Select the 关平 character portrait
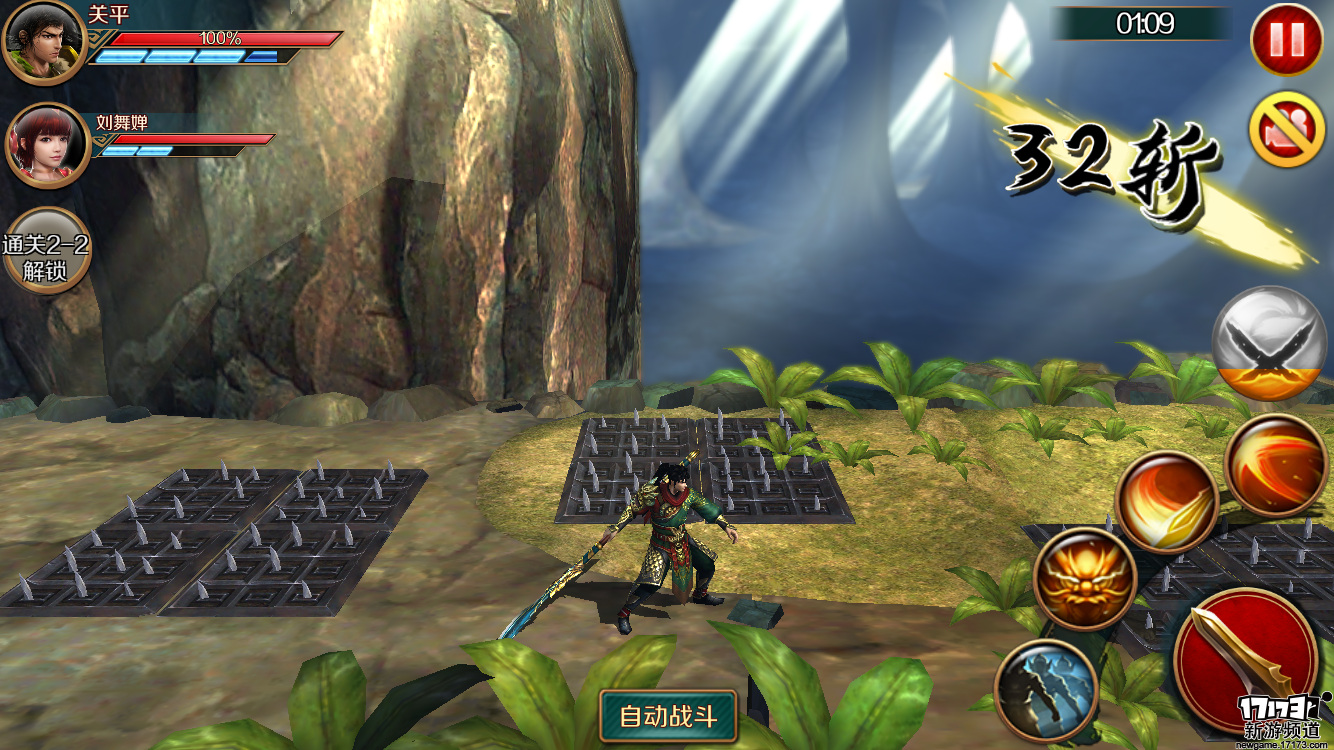This screenshot has height=750, width=1334. pos(42,42)
